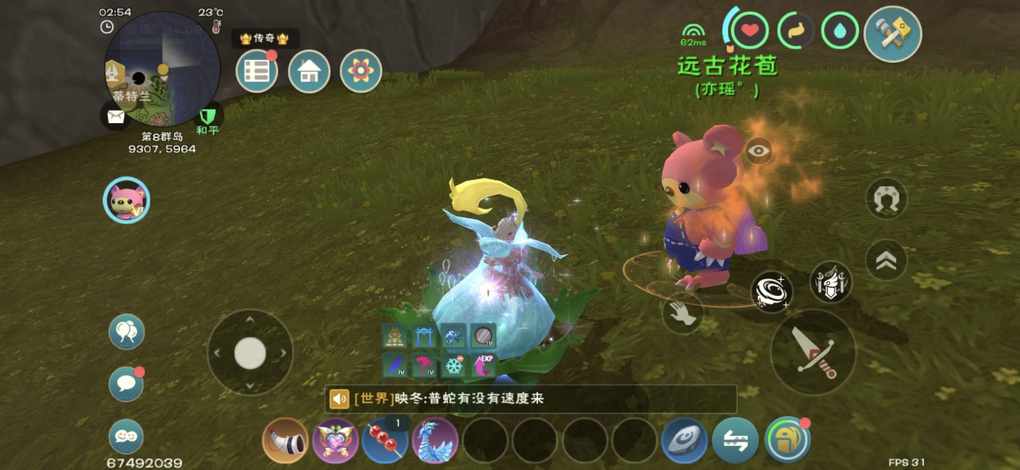1020x470 pixels.
Task: Tap the swap arrows hotbar button
Action: click(x=736, y=440)
